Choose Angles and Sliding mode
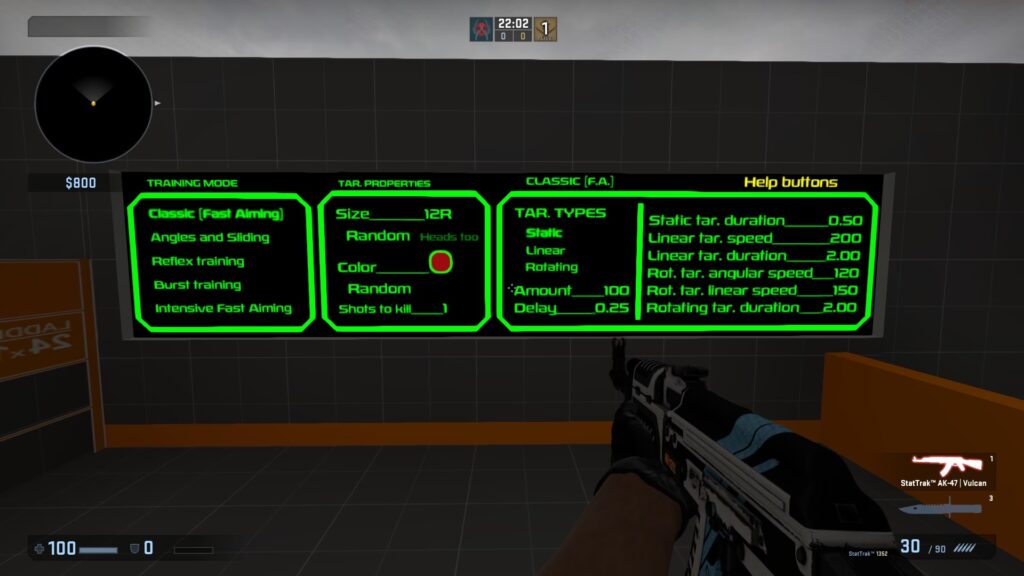The height and width of the screenshot is (576, 1024). (x=210, y=238)
